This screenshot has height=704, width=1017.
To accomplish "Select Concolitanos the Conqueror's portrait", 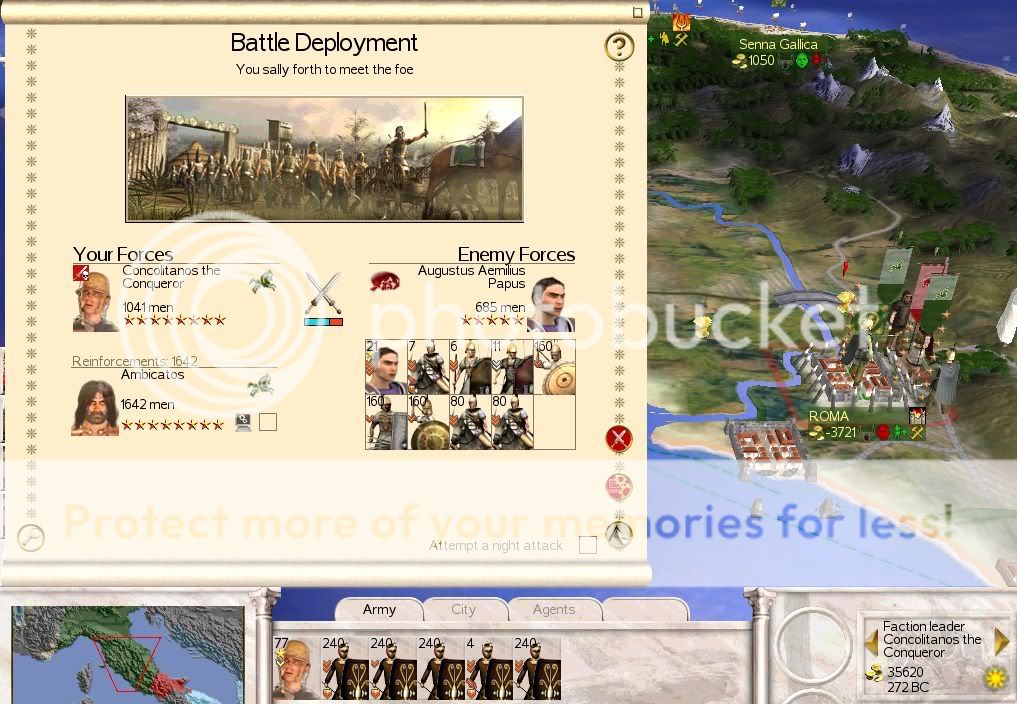I will tap(95, 301).
